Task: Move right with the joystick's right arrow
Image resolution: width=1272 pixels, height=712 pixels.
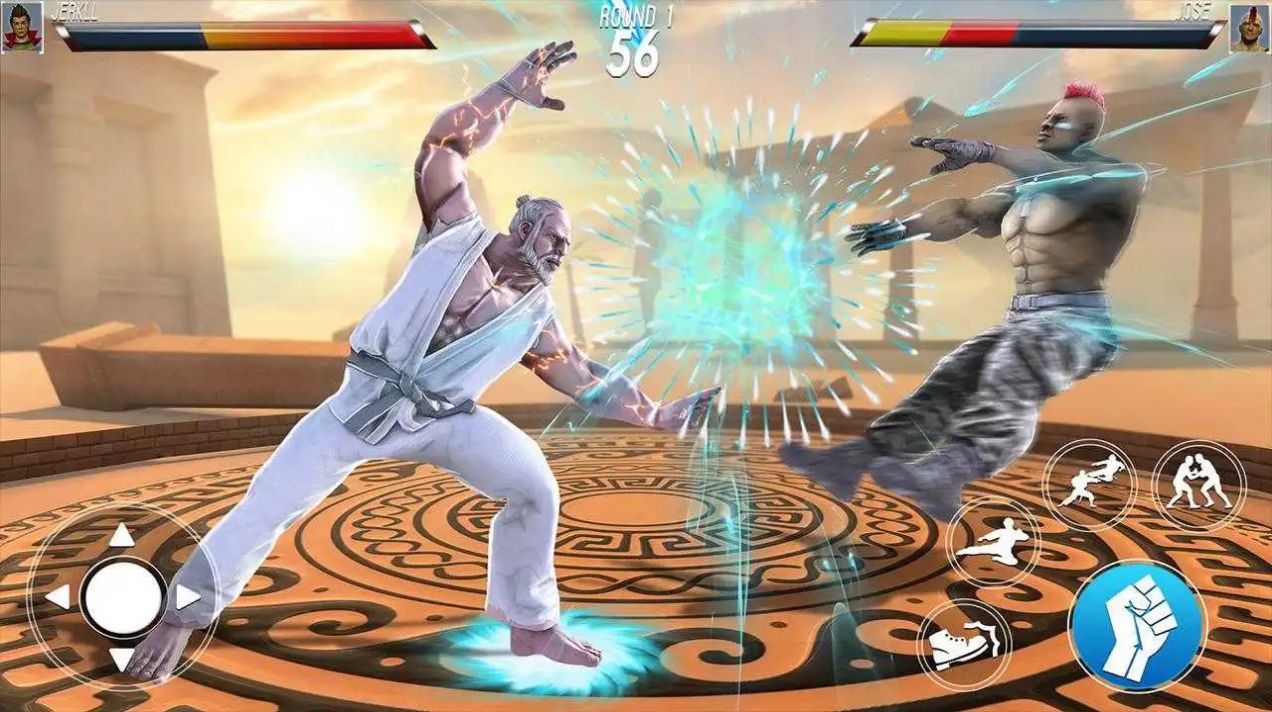Action: pyautogui.click(x=187, y=598)
